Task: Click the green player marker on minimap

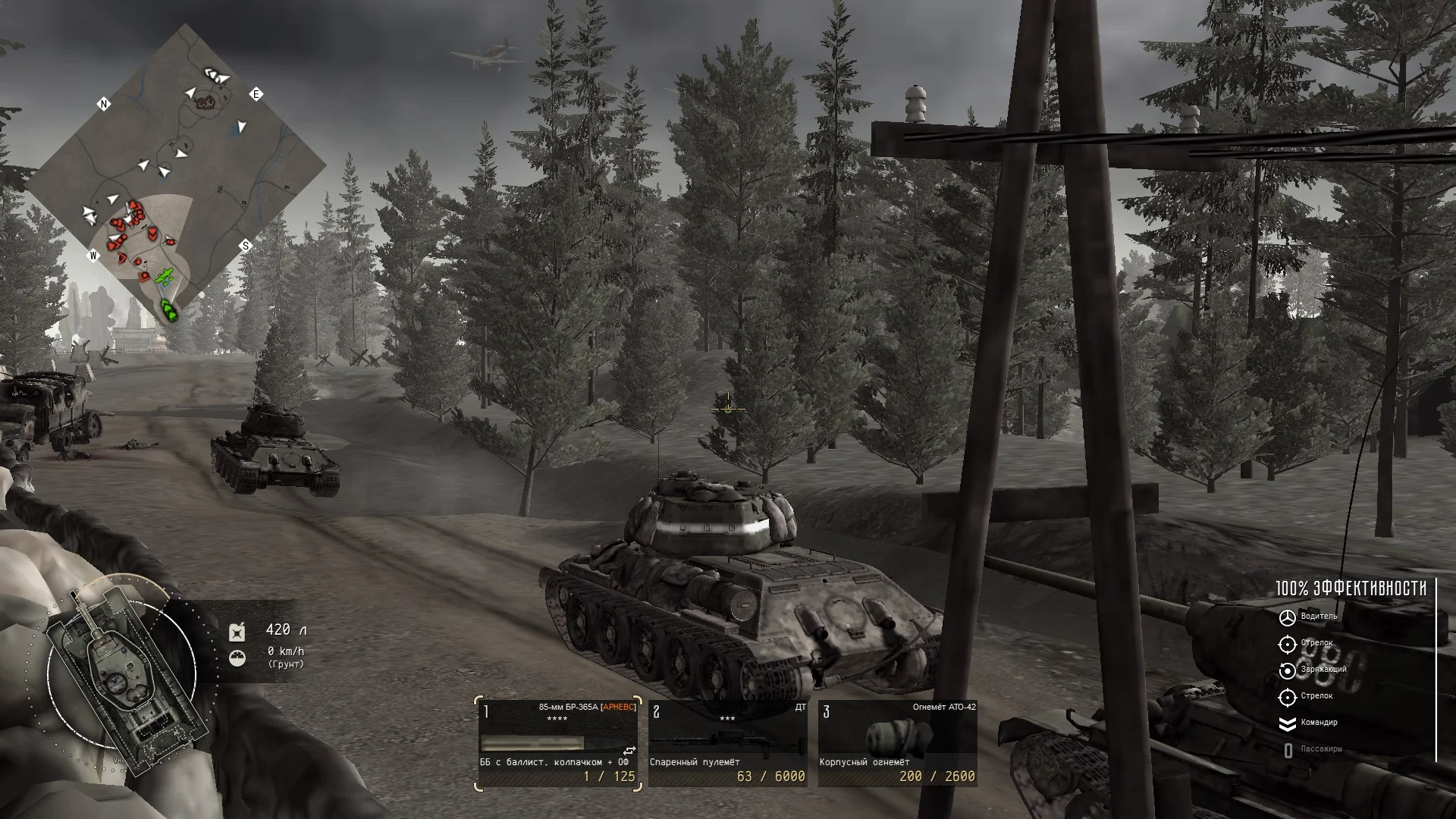Action: coord(169,309)
